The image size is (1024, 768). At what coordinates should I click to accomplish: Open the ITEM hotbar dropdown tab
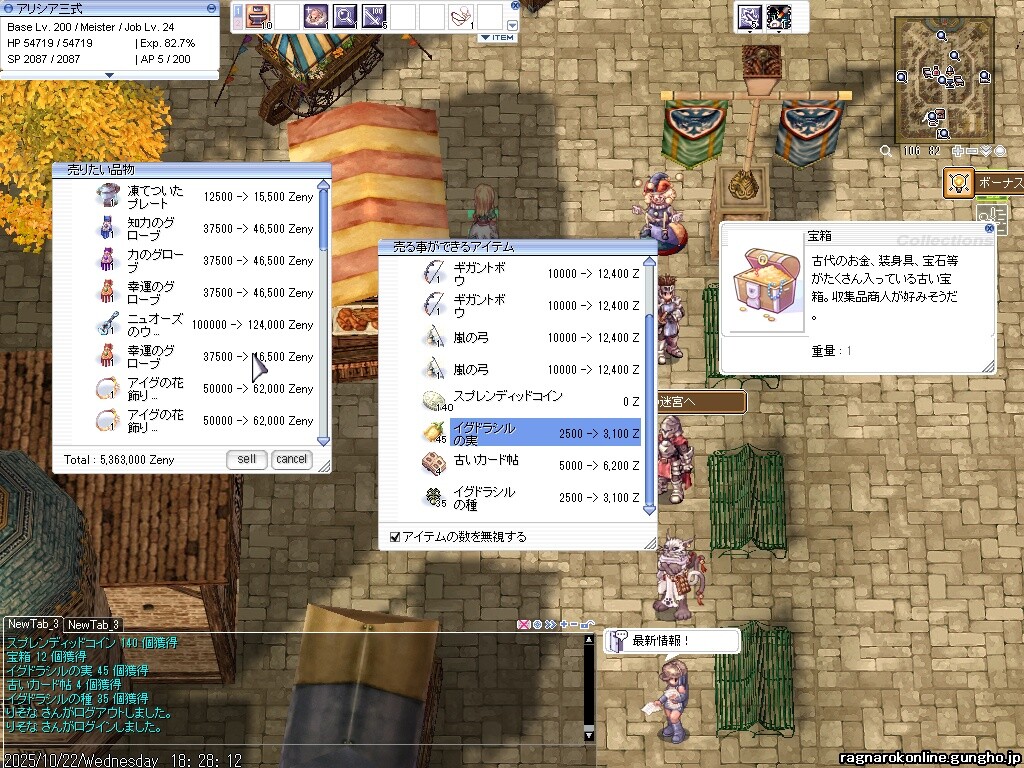pos(497,38)
